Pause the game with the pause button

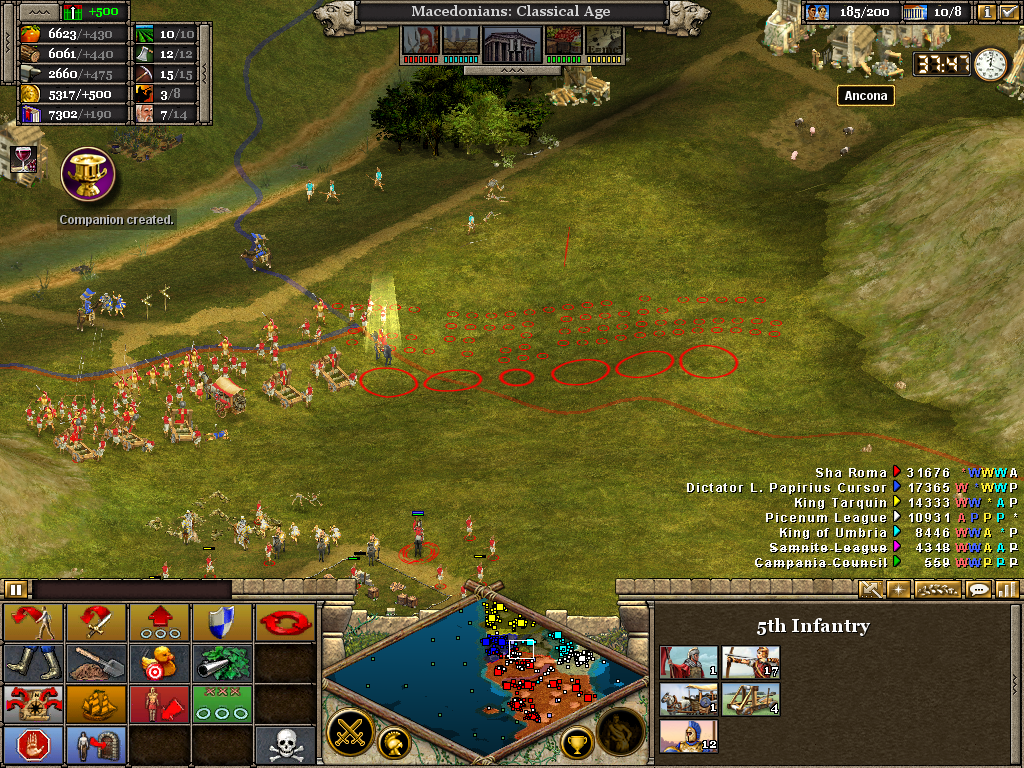coord(17,590)
